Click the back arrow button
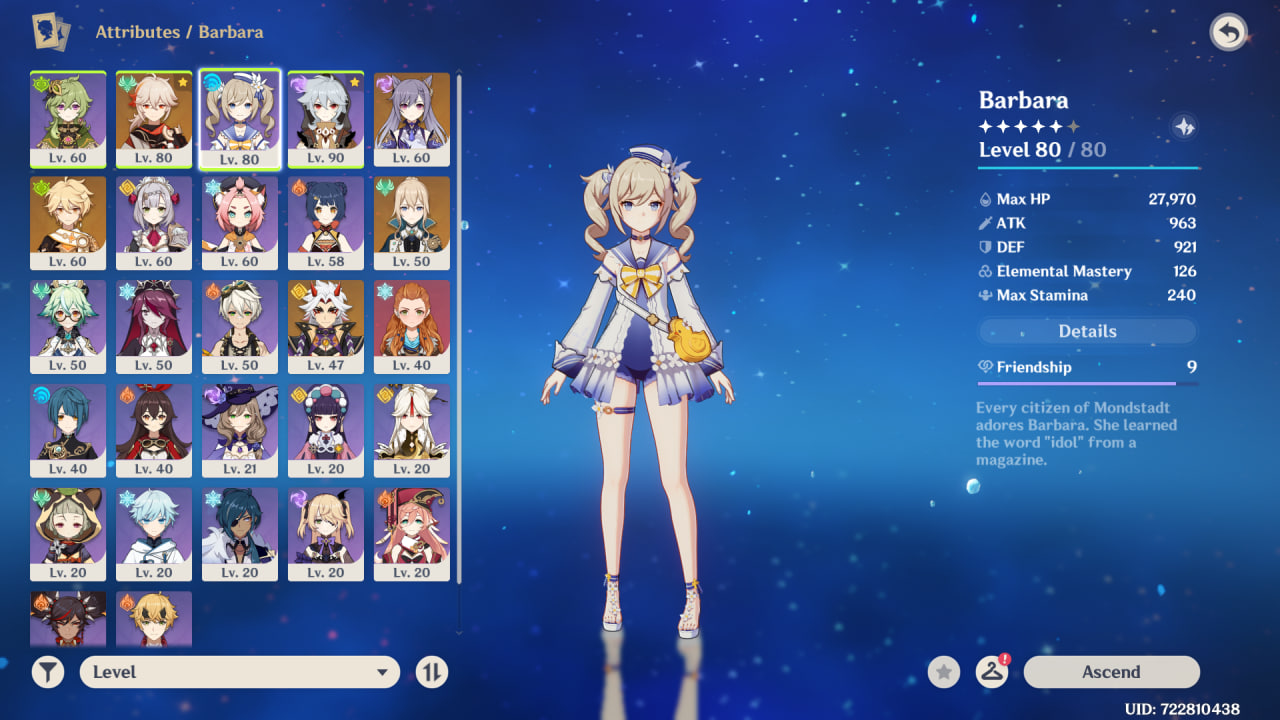Viewport: 1280px width, 720px height. pos(1228,33)
